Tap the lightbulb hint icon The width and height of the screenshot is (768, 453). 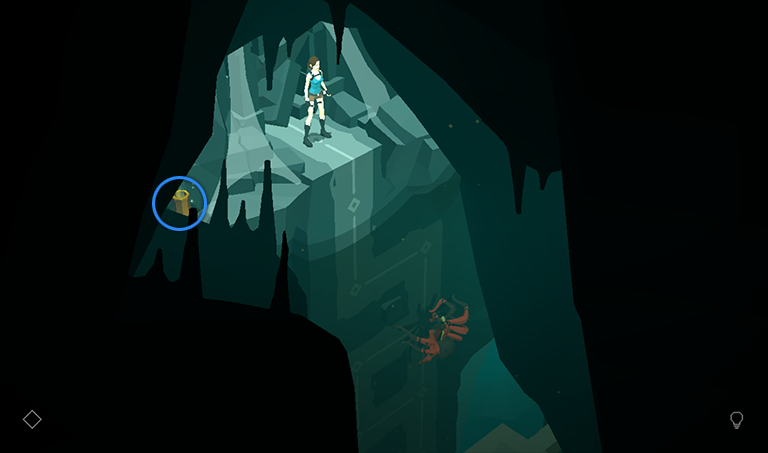click(737, 420)
